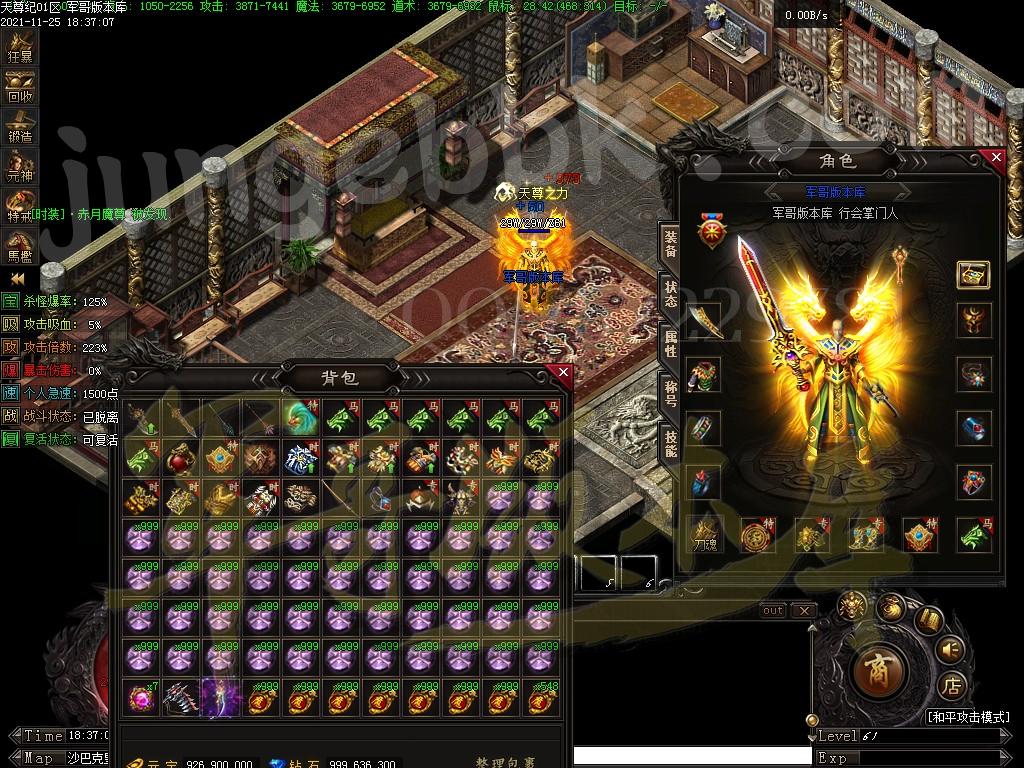Select the 刀魂 blade soul equipment slot

[x=704, y=535]
